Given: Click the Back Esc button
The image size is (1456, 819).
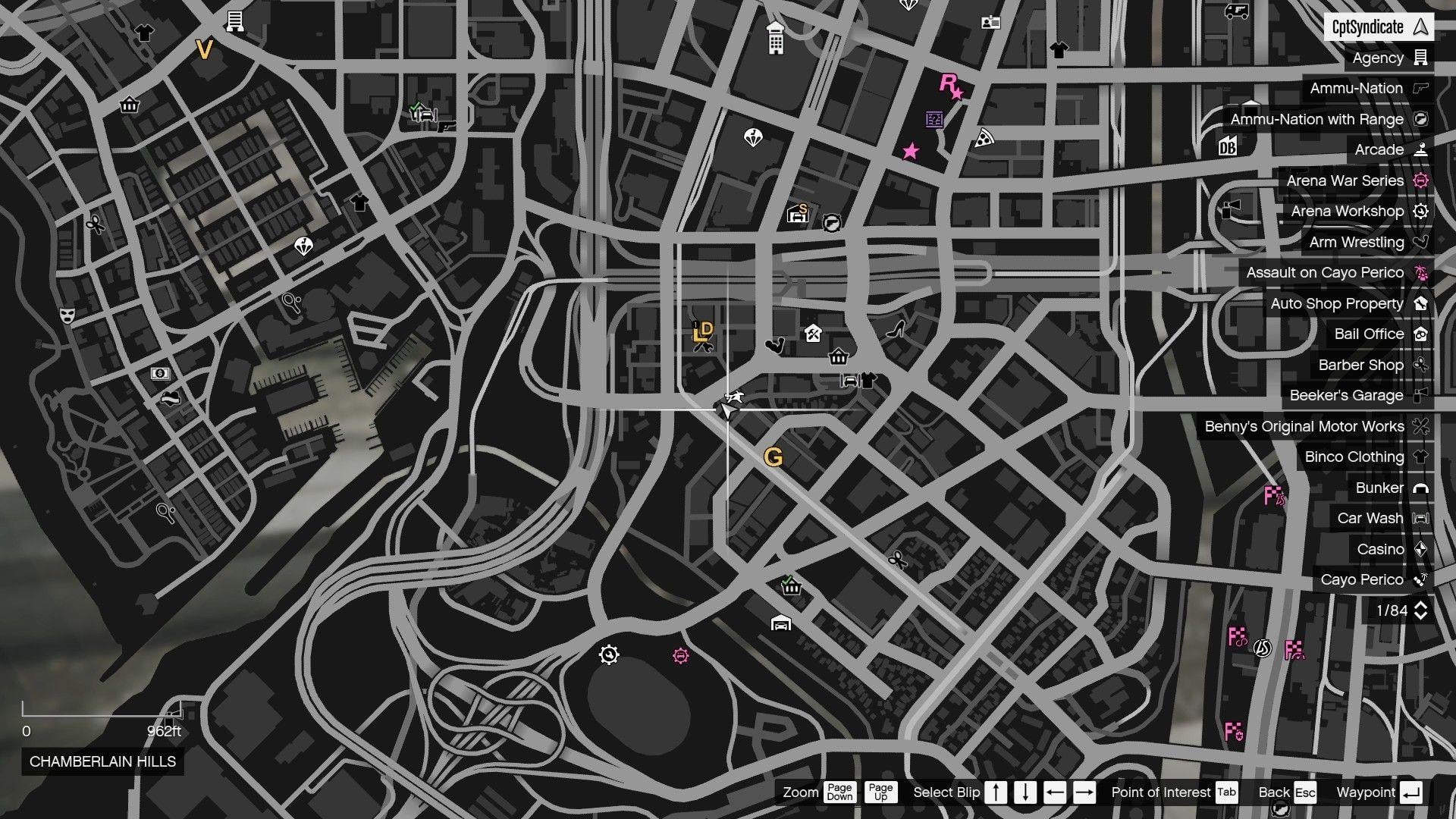Looking at the screenshot, I should (x=1285, y=792).
